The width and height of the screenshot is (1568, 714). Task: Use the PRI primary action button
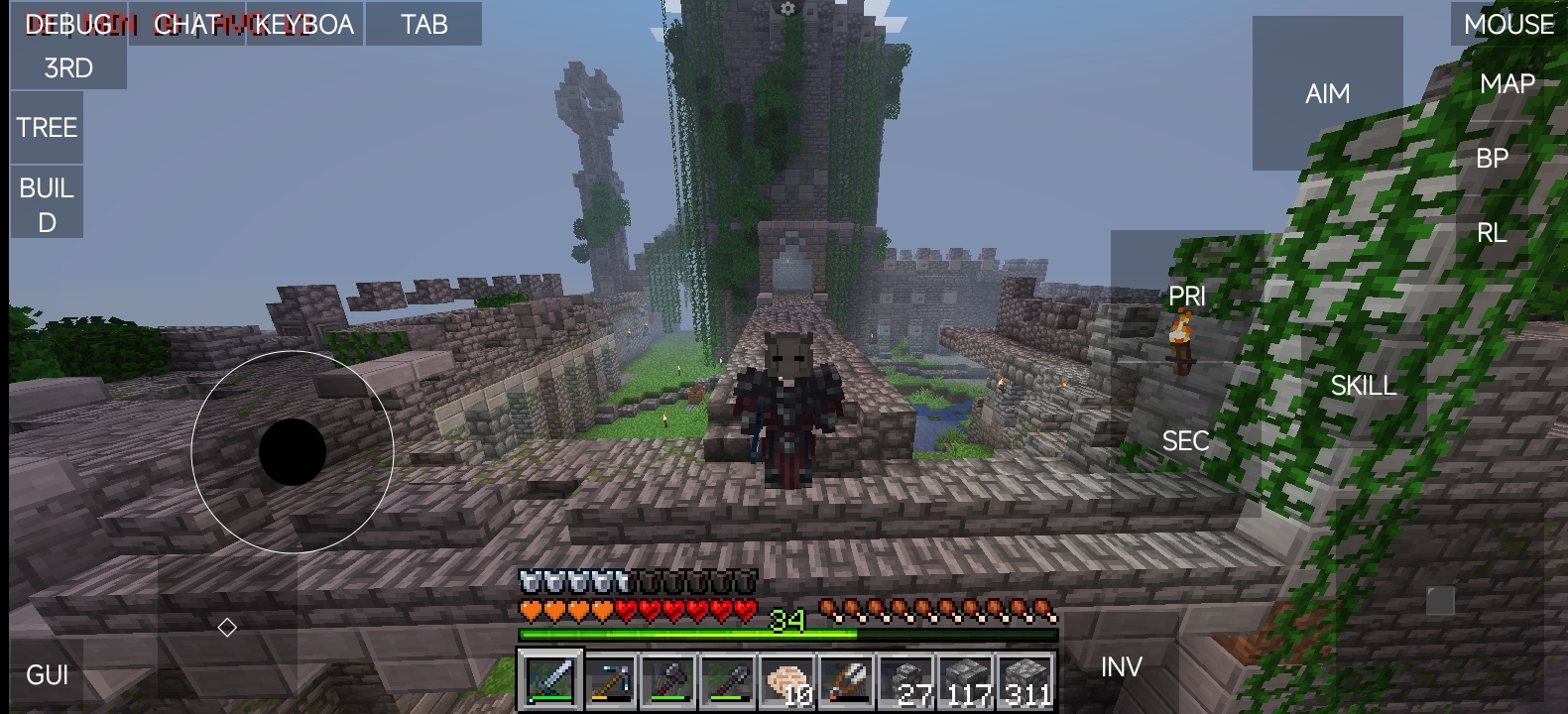pos(1186,296)
